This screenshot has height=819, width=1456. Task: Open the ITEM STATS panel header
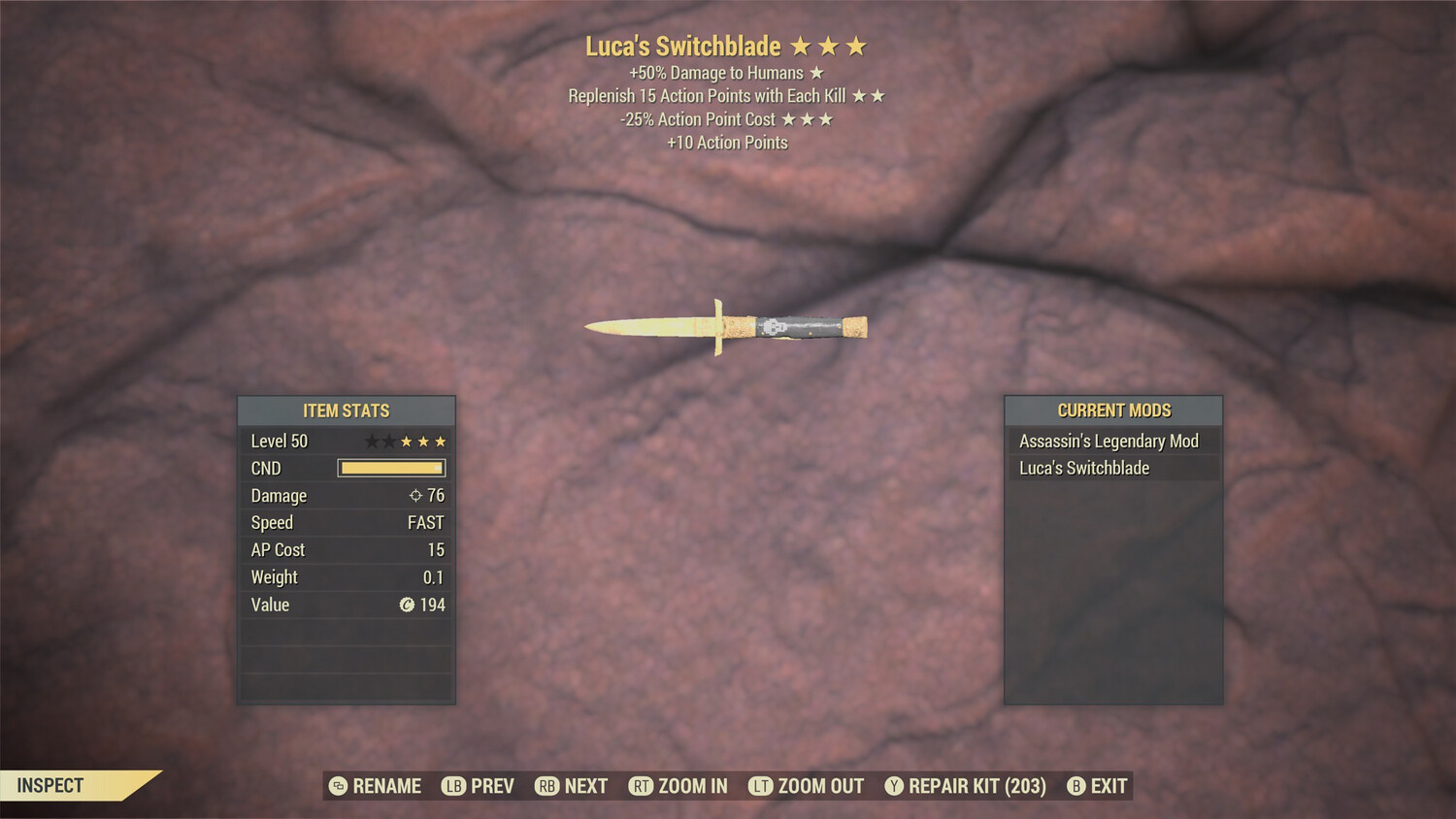[346, 410]
